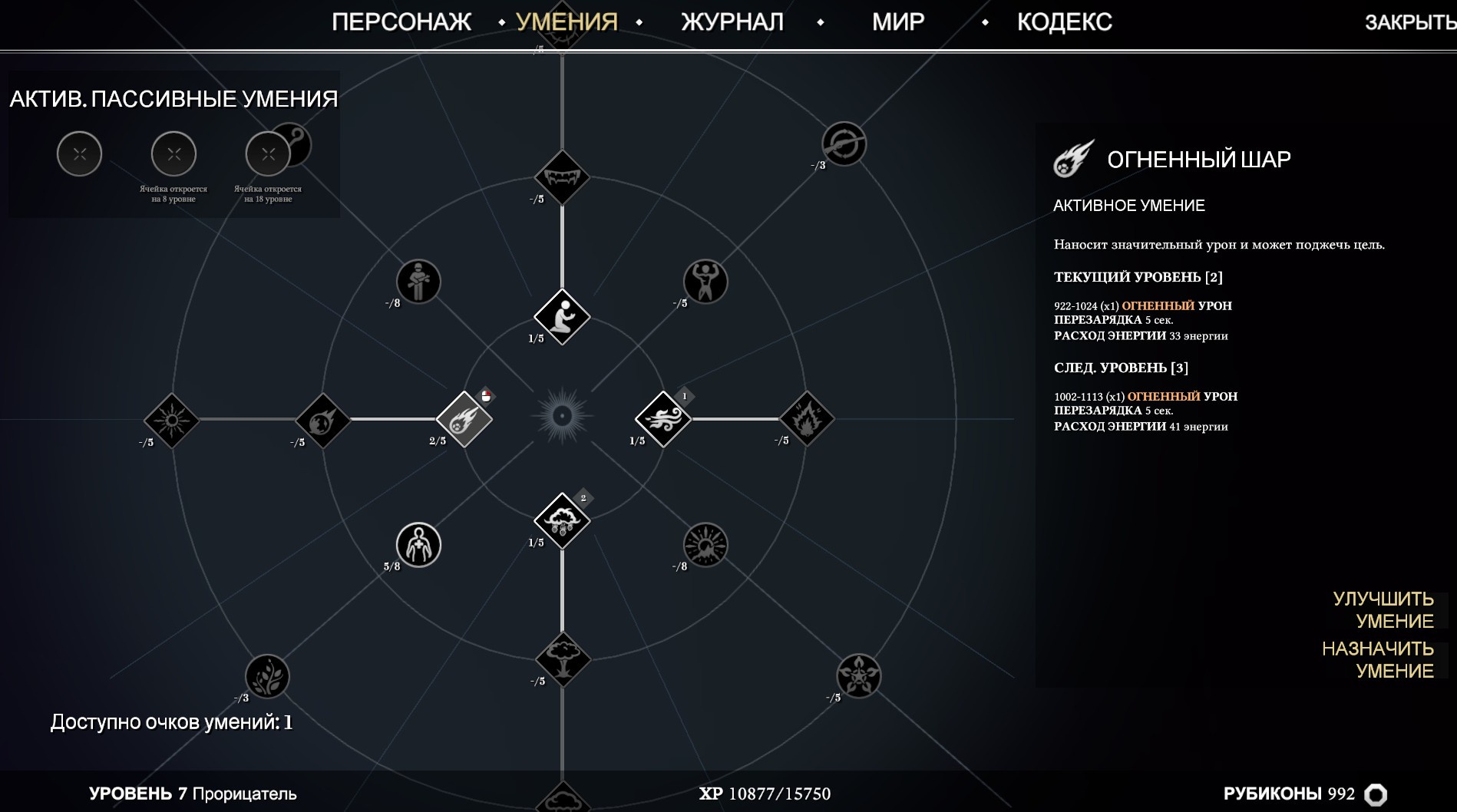Select the 5/8 body silhouette passive node
Image resolution: width=1457 pixels, height=812 pixels.
[418, 545]
